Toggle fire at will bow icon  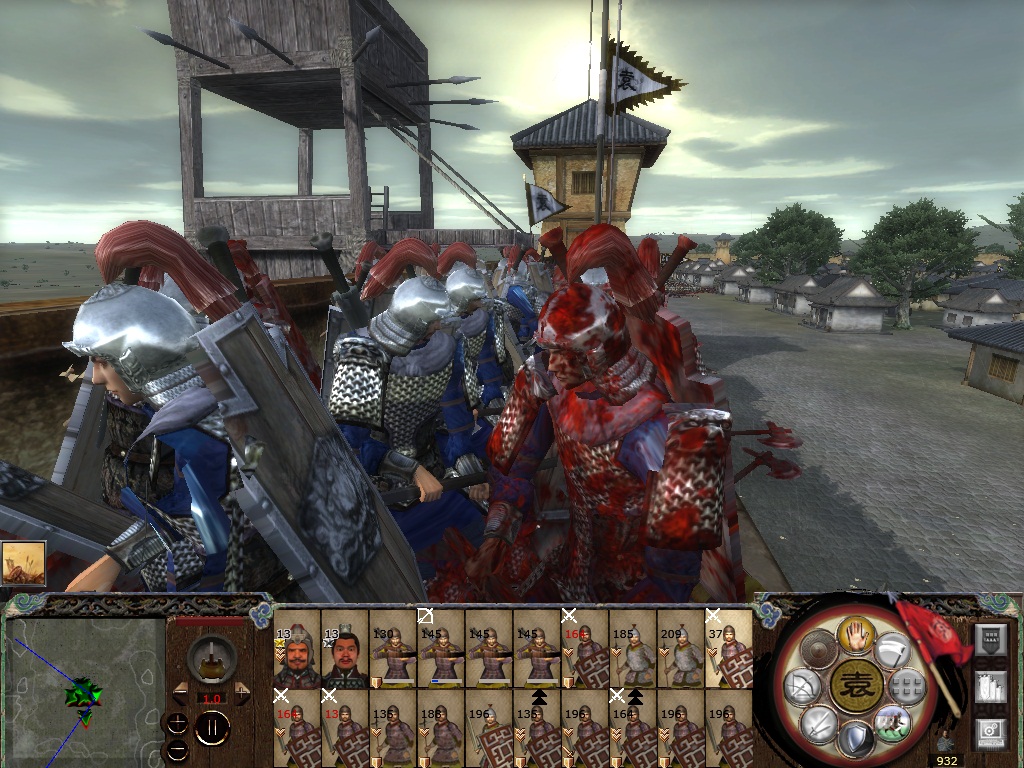click(x=802, y=687)
